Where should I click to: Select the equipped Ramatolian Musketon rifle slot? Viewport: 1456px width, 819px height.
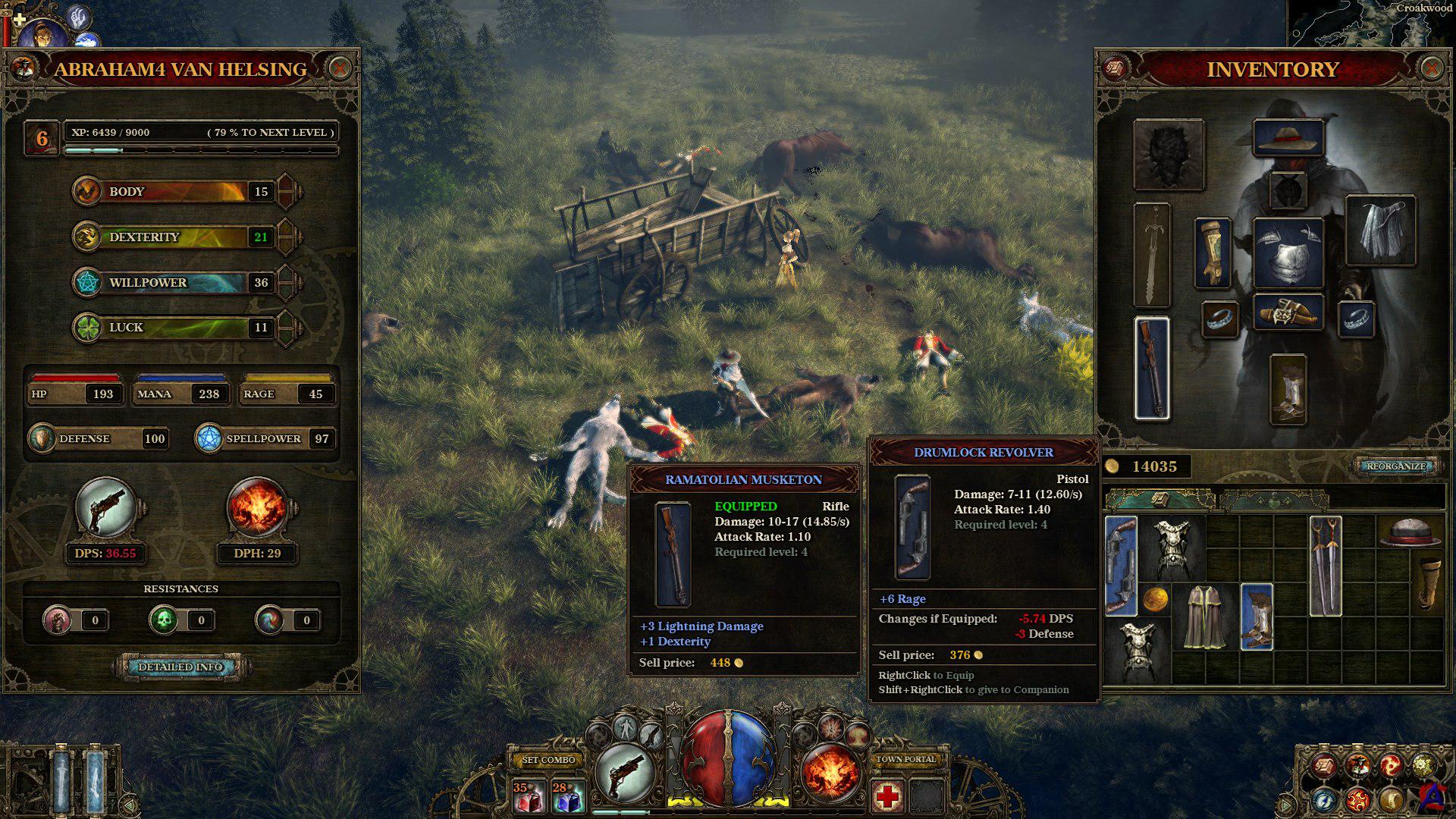tap(1152, 369)
